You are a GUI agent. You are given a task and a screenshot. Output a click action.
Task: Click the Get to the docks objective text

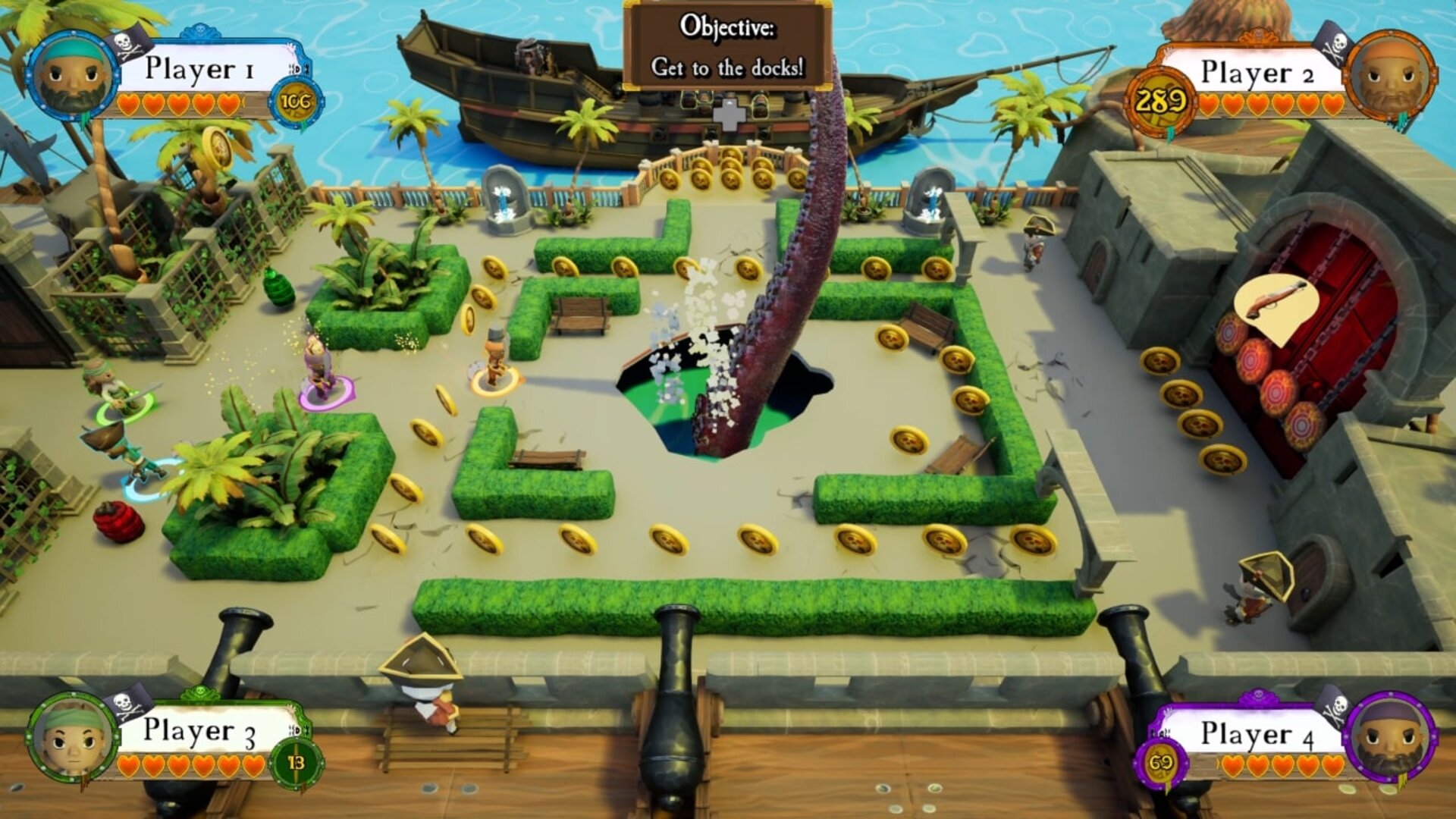(x=726, y=68)
